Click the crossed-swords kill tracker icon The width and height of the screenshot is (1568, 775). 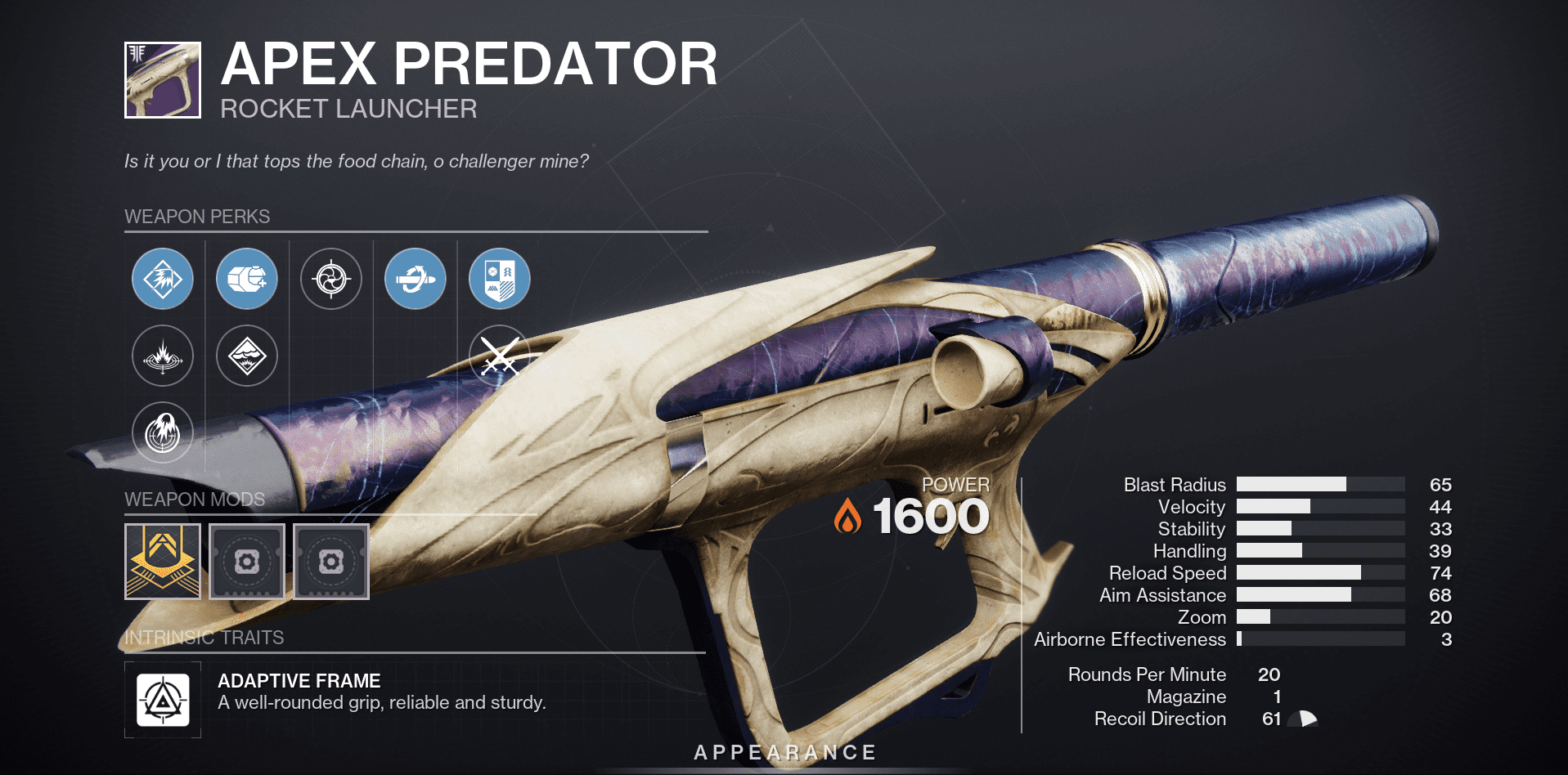click(x=498, y=356)
